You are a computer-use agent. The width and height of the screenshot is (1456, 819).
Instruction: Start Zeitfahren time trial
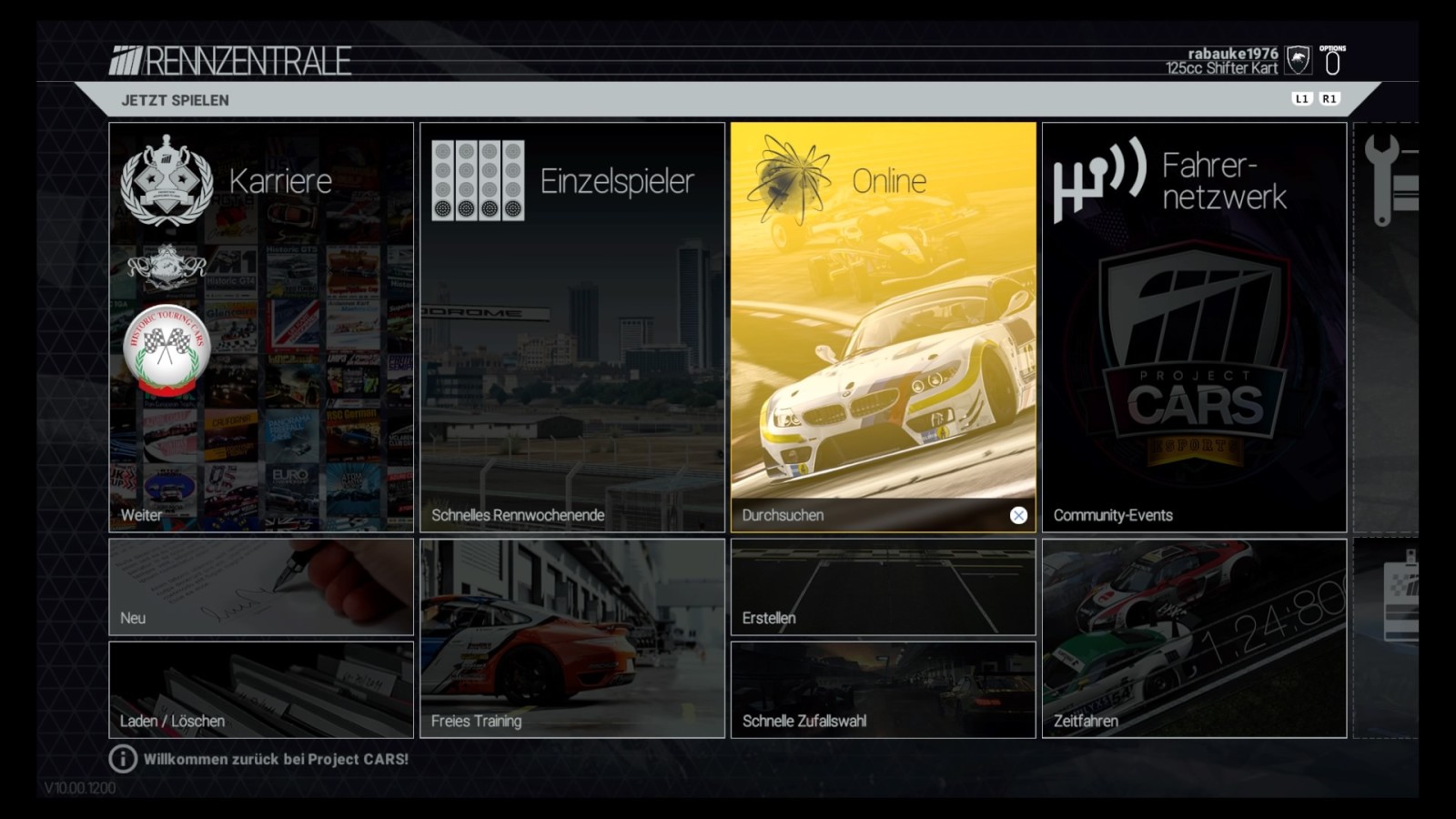(1194, 638)
